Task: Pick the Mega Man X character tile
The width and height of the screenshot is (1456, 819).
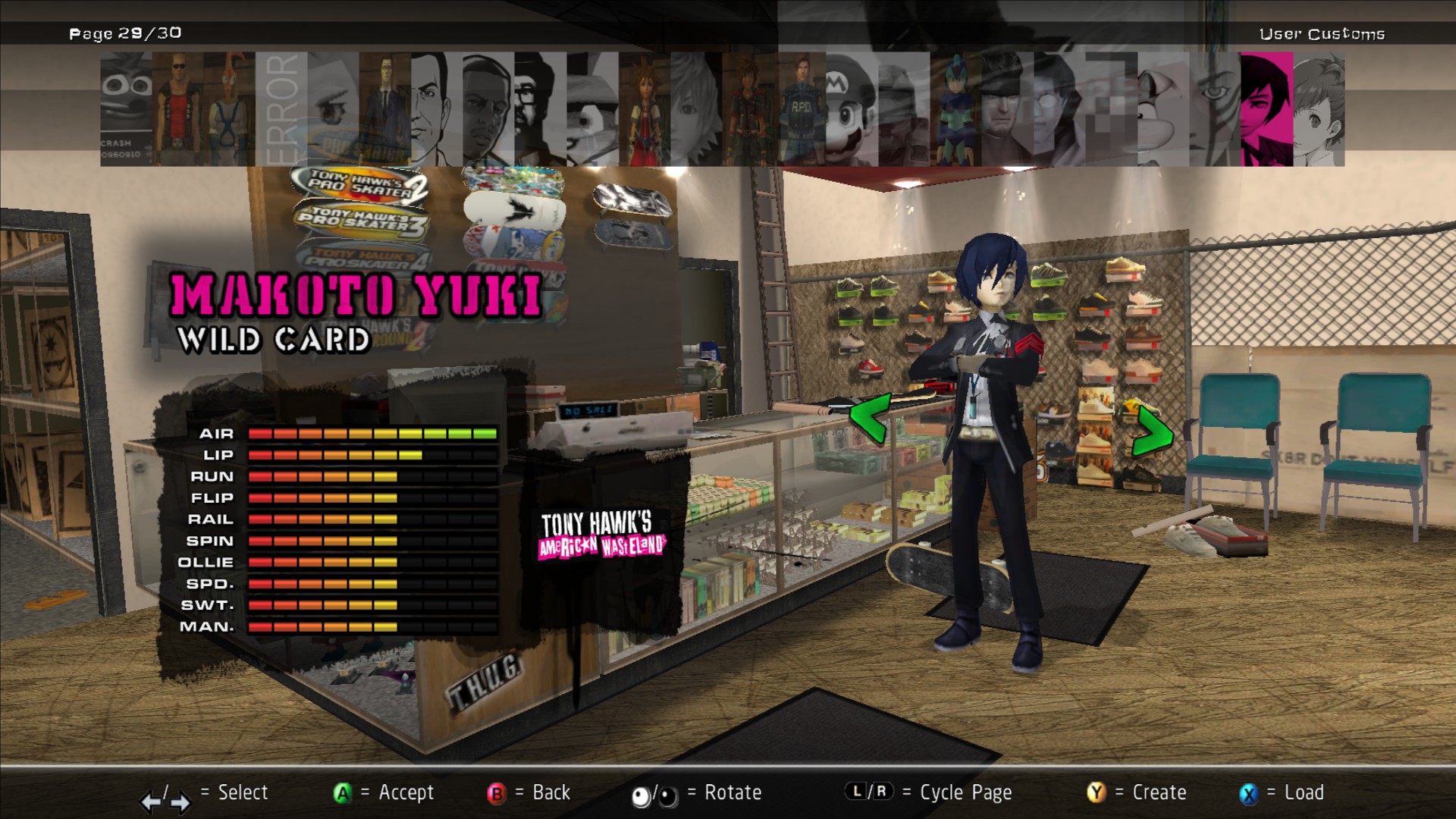Action: click(955, 109)
